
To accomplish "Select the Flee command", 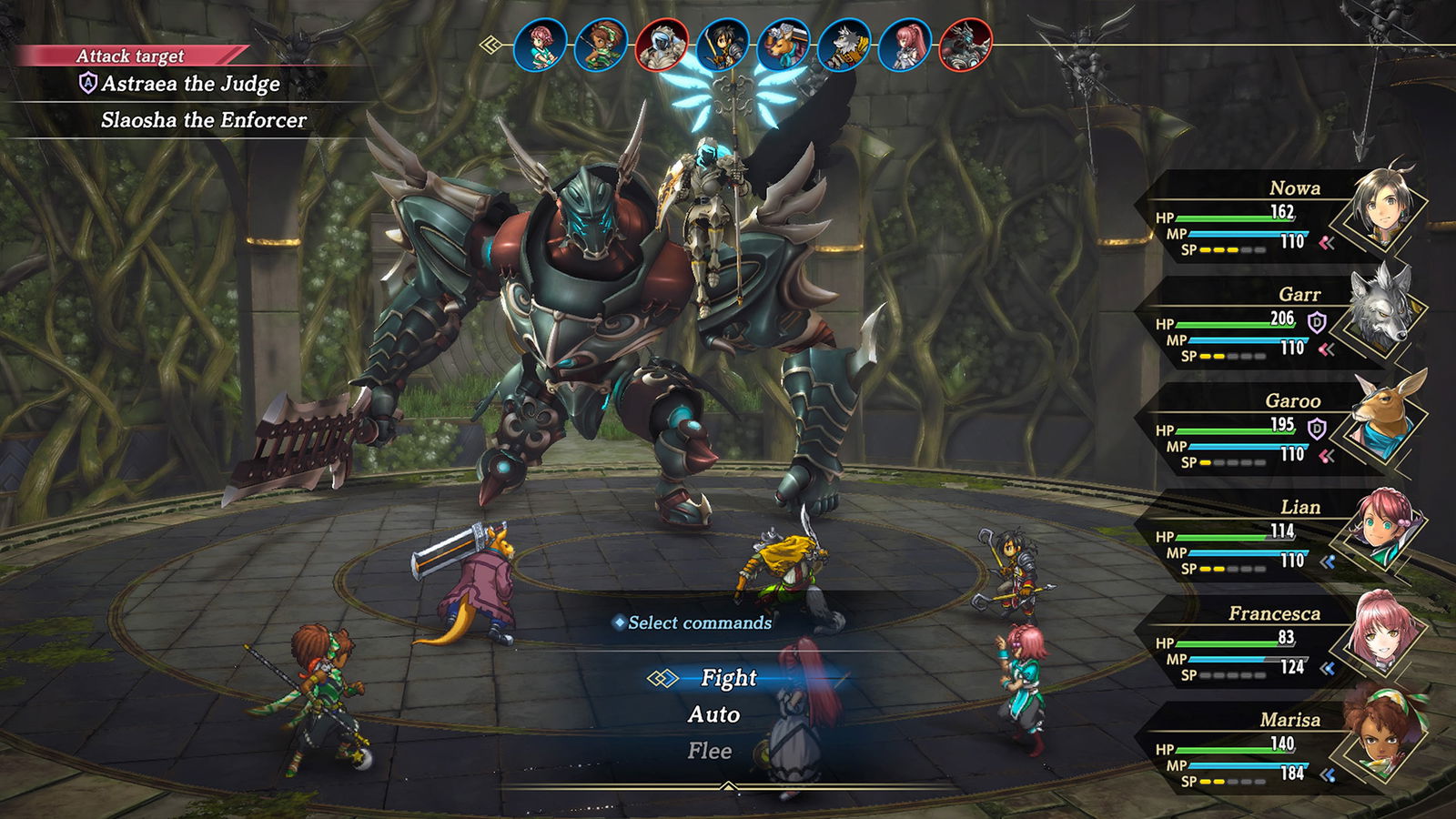I will [709, 752].
